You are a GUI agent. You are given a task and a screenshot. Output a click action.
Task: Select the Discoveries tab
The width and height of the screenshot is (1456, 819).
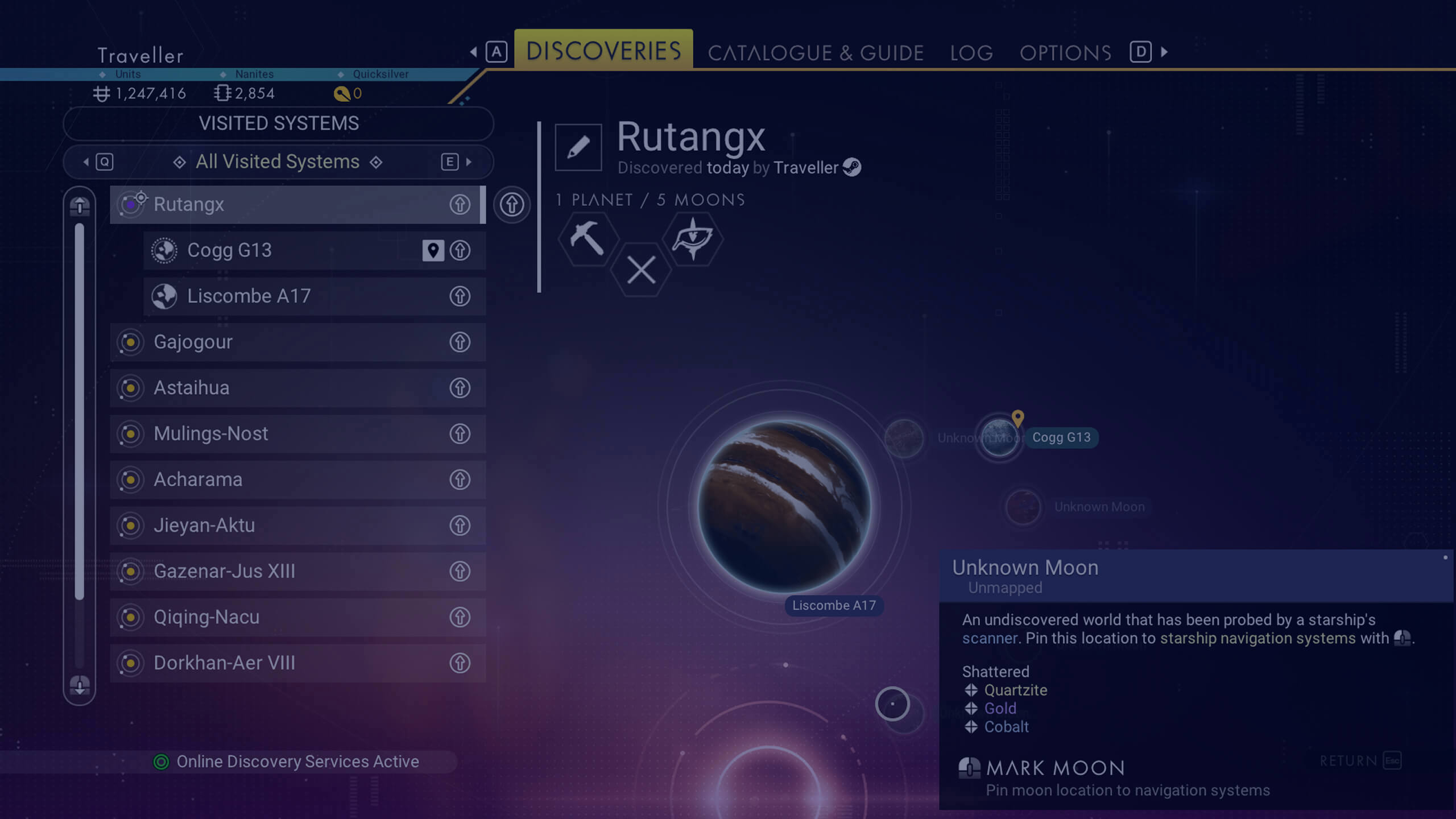(603, 51)
